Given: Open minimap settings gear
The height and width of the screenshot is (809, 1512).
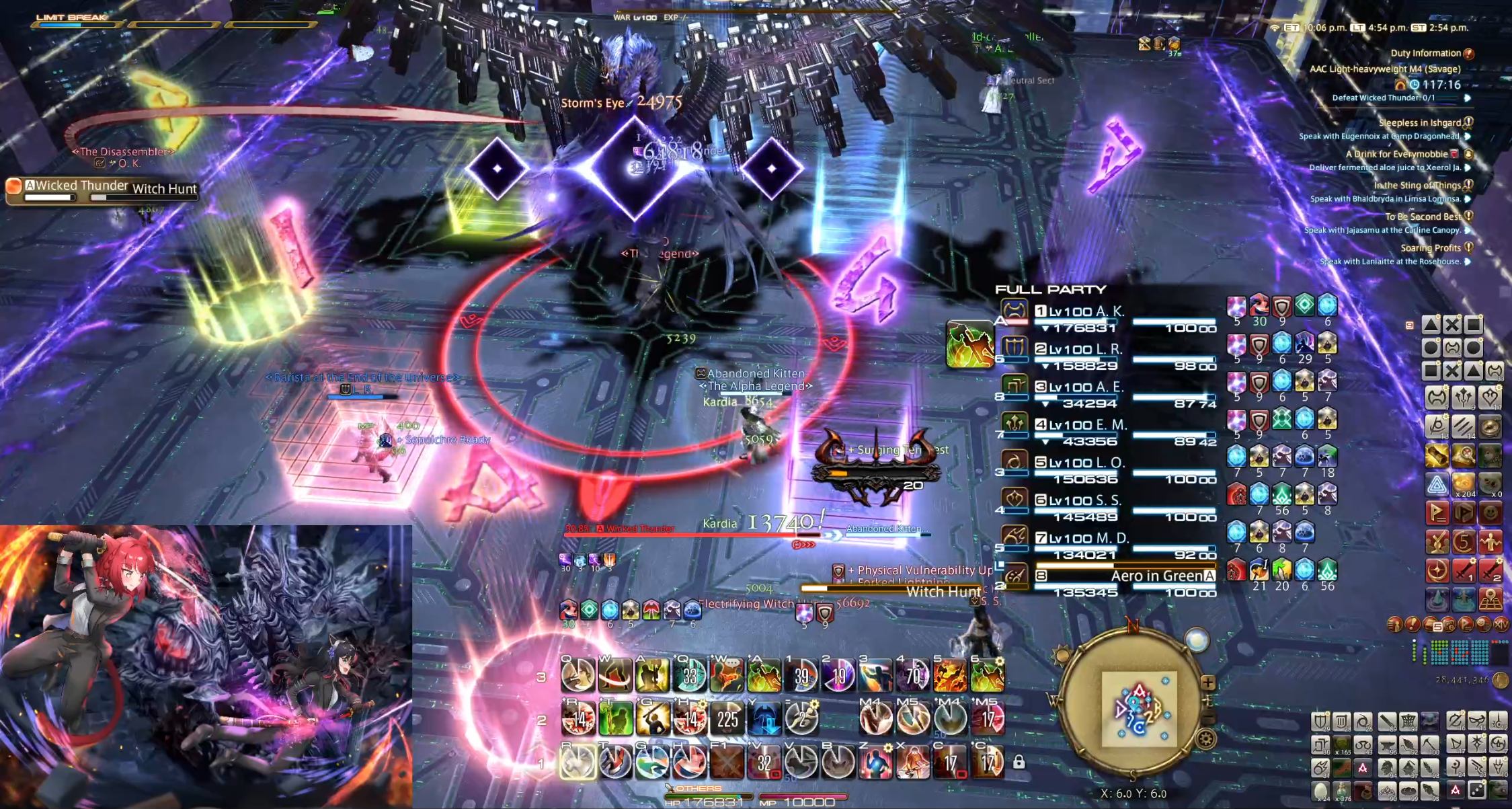Looking at the screenshot, I should (1206, 740).
